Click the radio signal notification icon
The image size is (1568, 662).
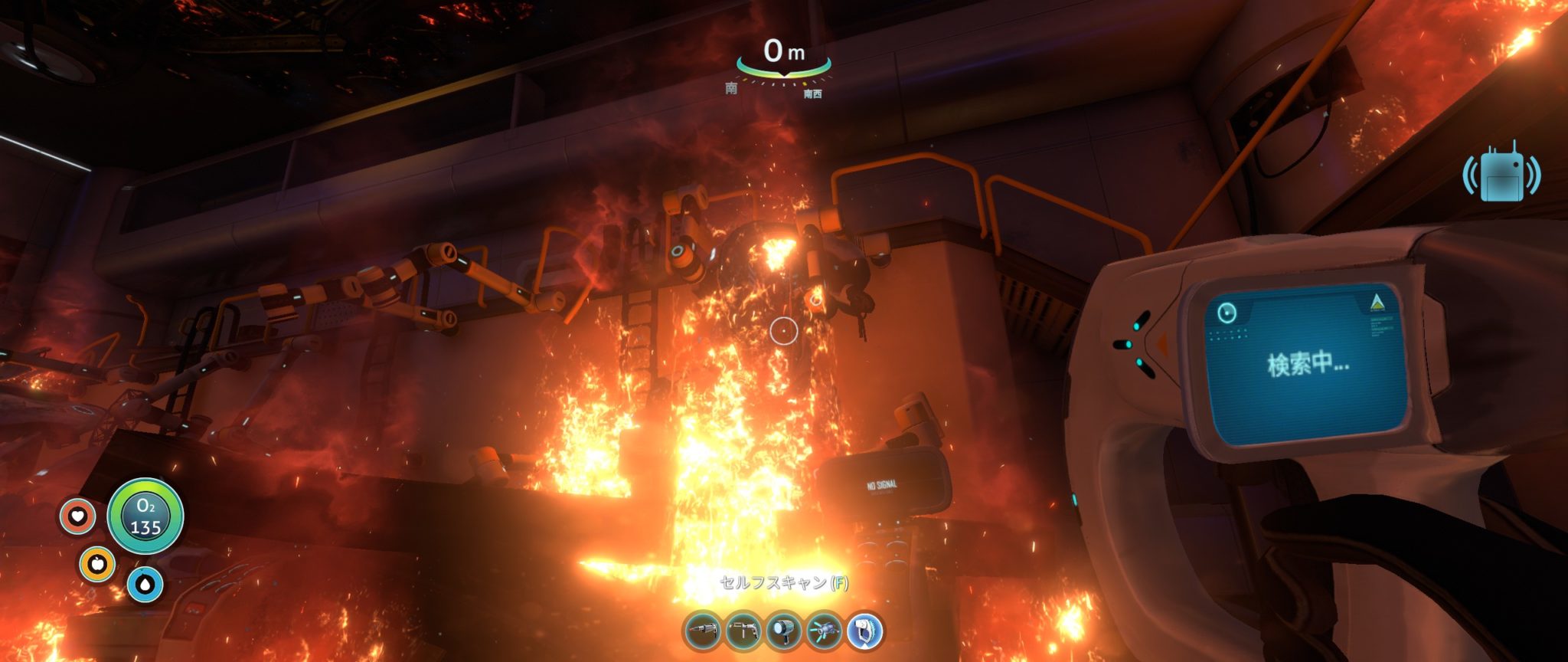[x=1501, y=175]
